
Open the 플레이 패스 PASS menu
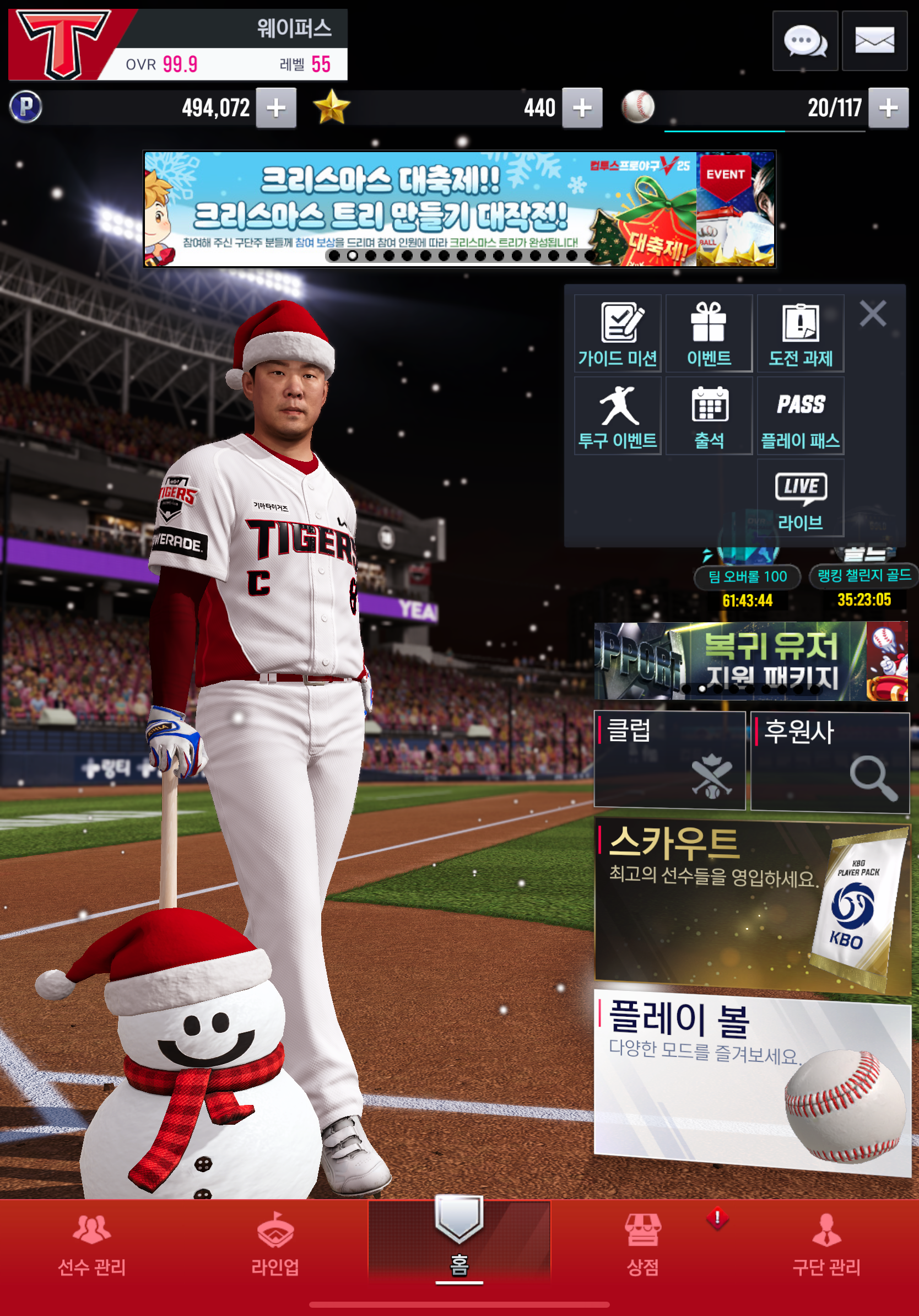[801, 416]
